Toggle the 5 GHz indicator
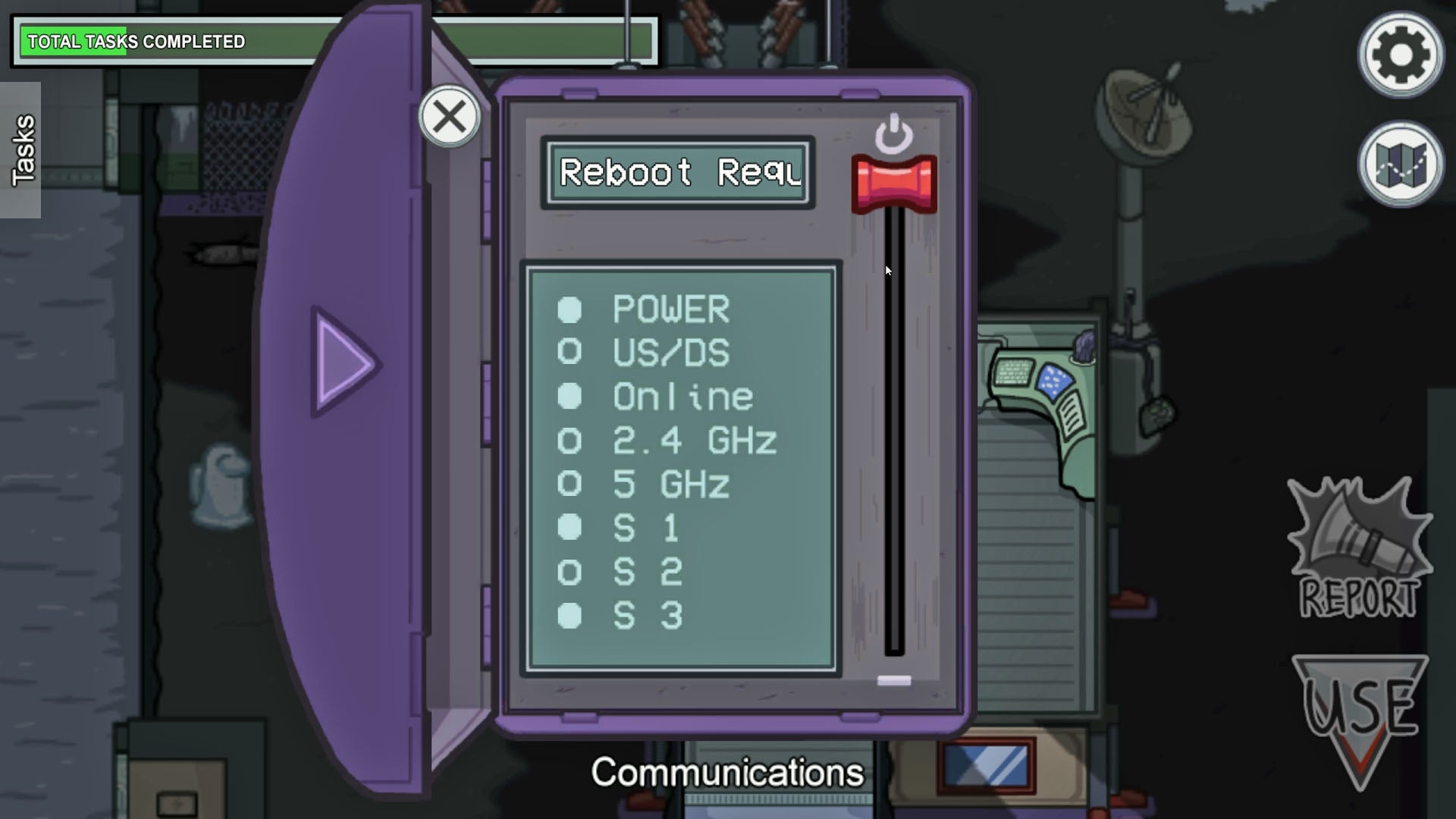 [x=570, y=485]
